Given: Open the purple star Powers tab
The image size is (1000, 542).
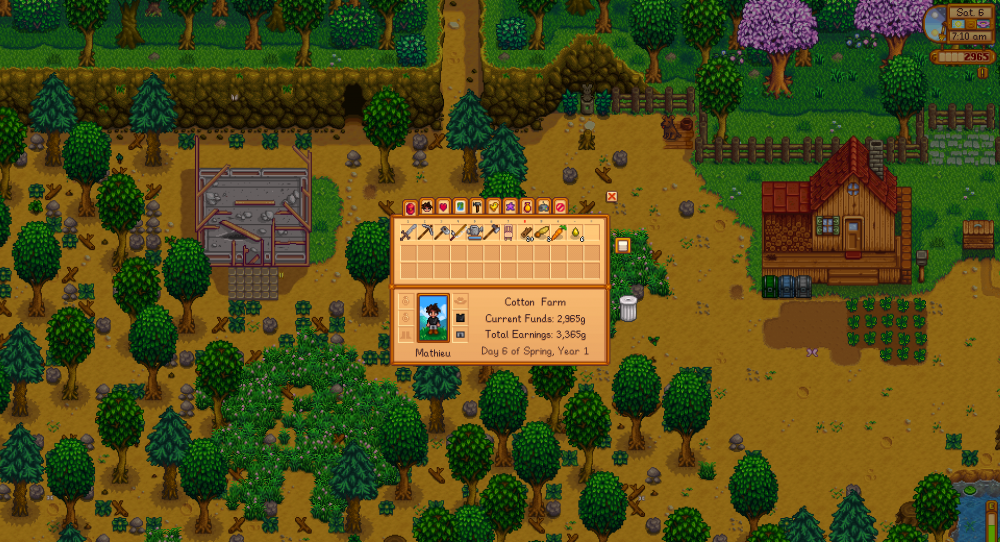Looking at the screenshot, I should (x=510, y=207).
